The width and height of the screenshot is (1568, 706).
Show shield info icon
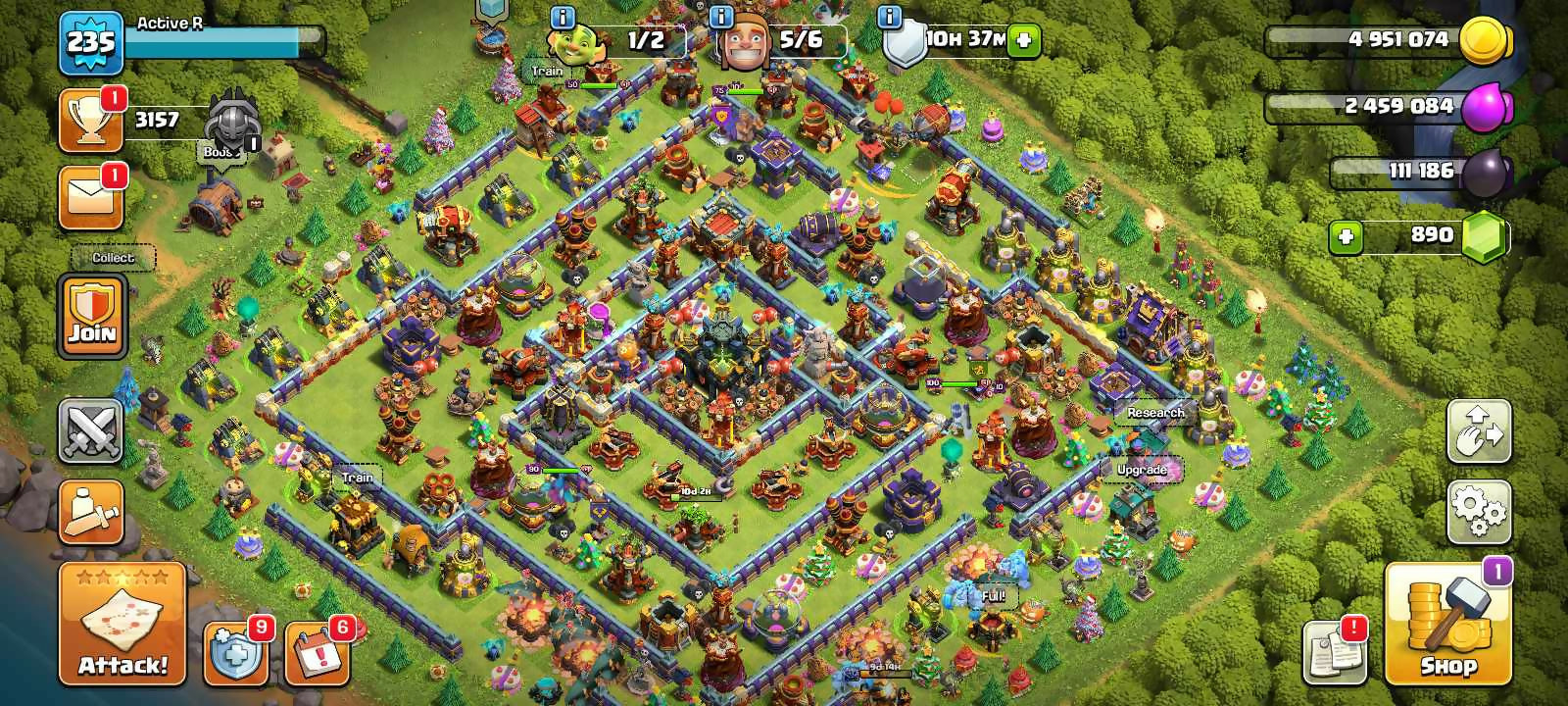tap(890, 17)
